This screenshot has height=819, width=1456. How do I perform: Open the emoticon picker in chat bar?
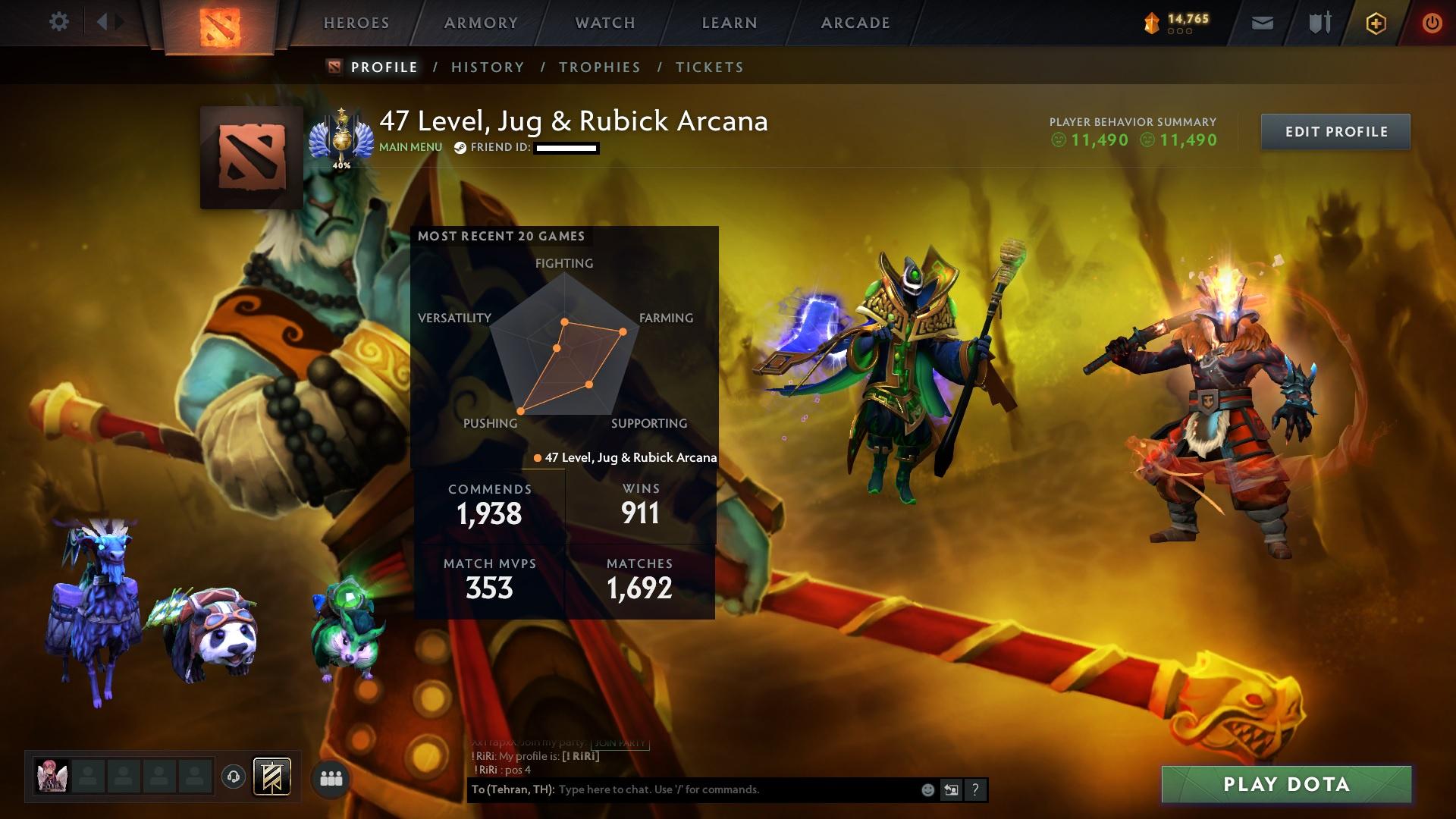coord(927,789)
